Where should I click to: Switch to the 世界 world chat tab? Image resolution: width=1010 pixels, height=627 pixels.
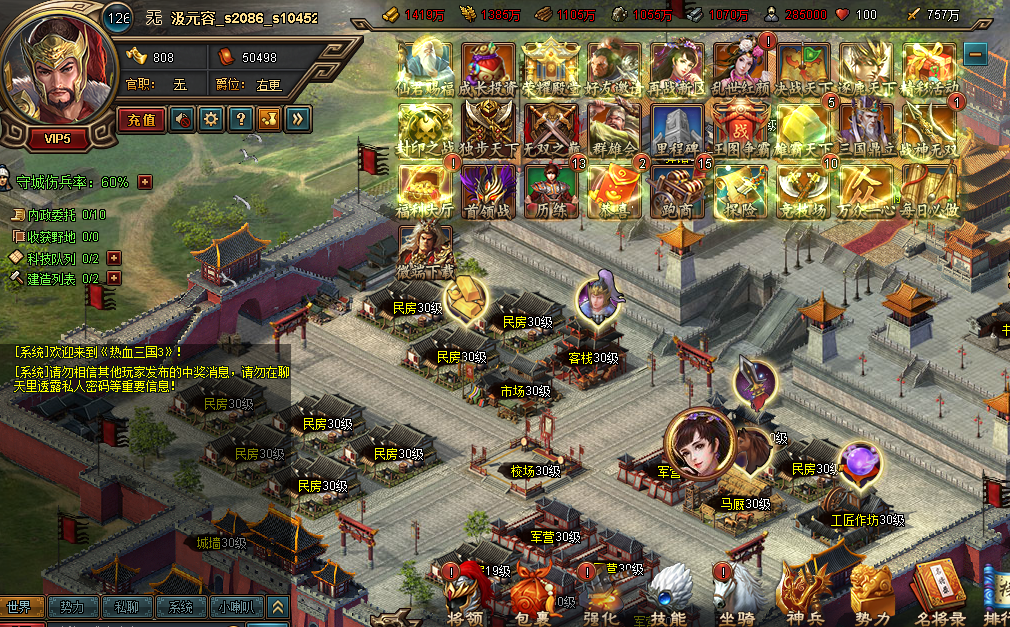pos(20,606)
